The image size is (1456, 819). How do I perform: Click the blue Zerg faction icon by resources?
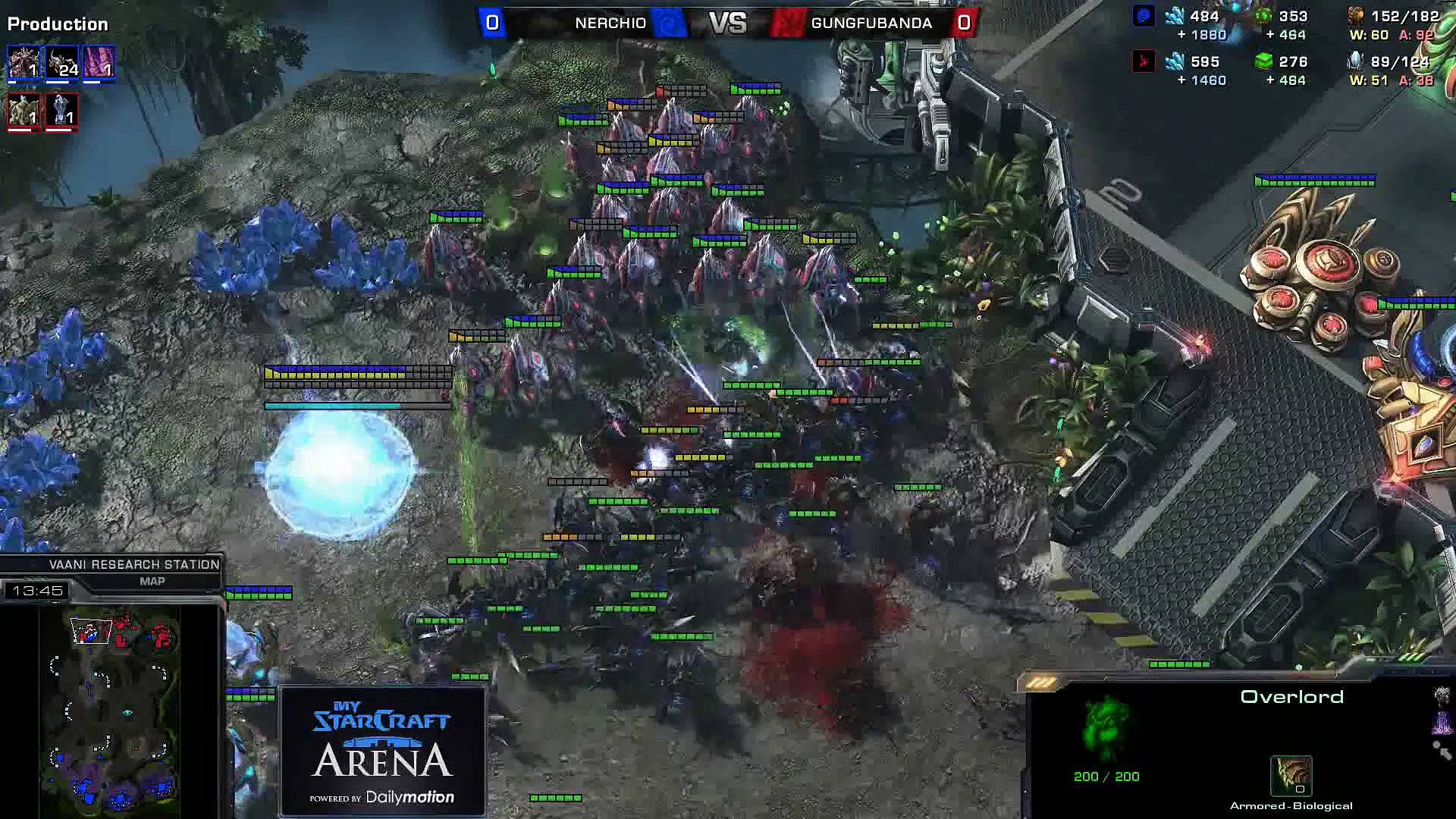pos(1144,16)
